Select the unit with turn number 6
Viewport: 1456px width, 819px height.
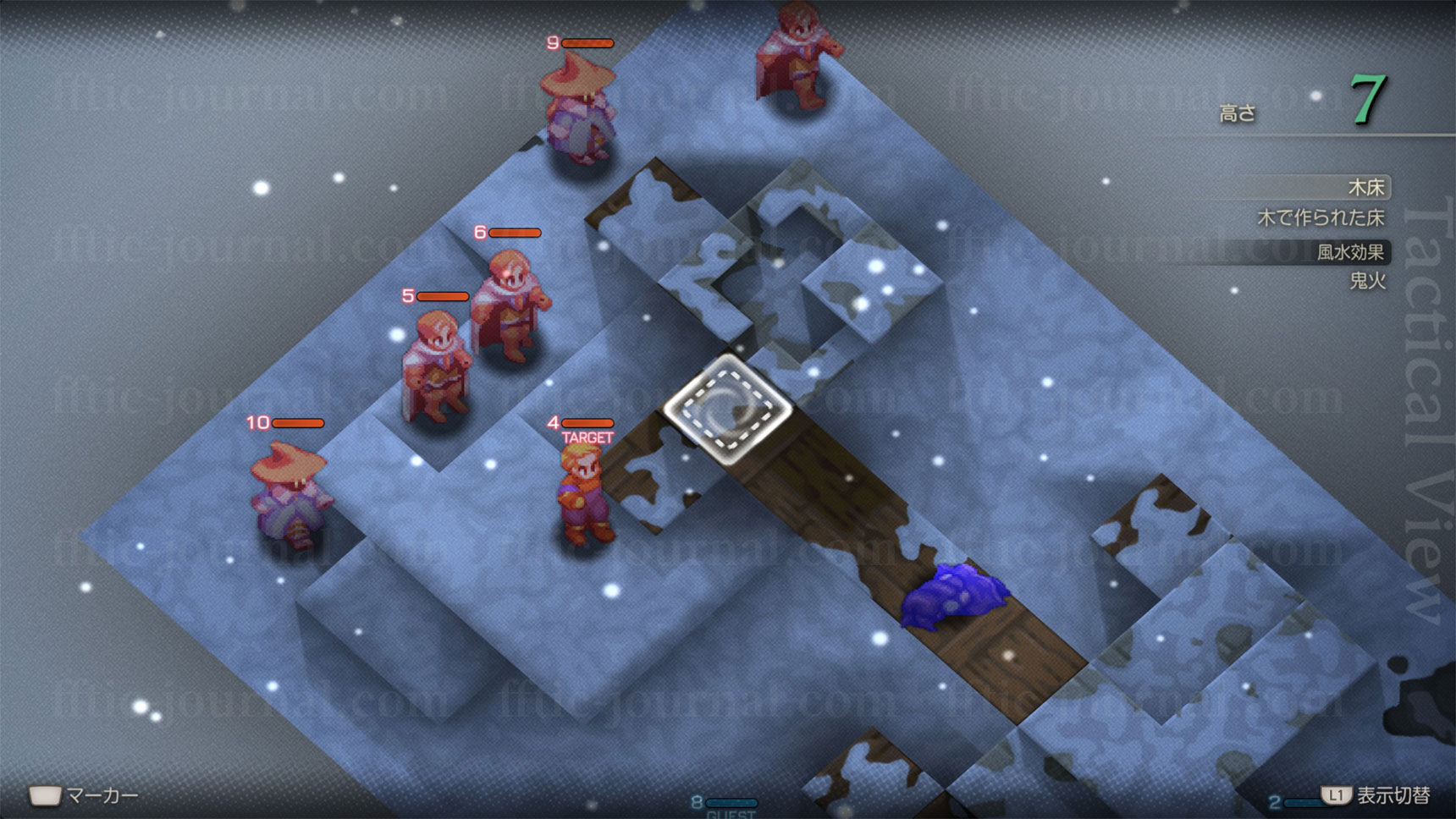point(510,305)
